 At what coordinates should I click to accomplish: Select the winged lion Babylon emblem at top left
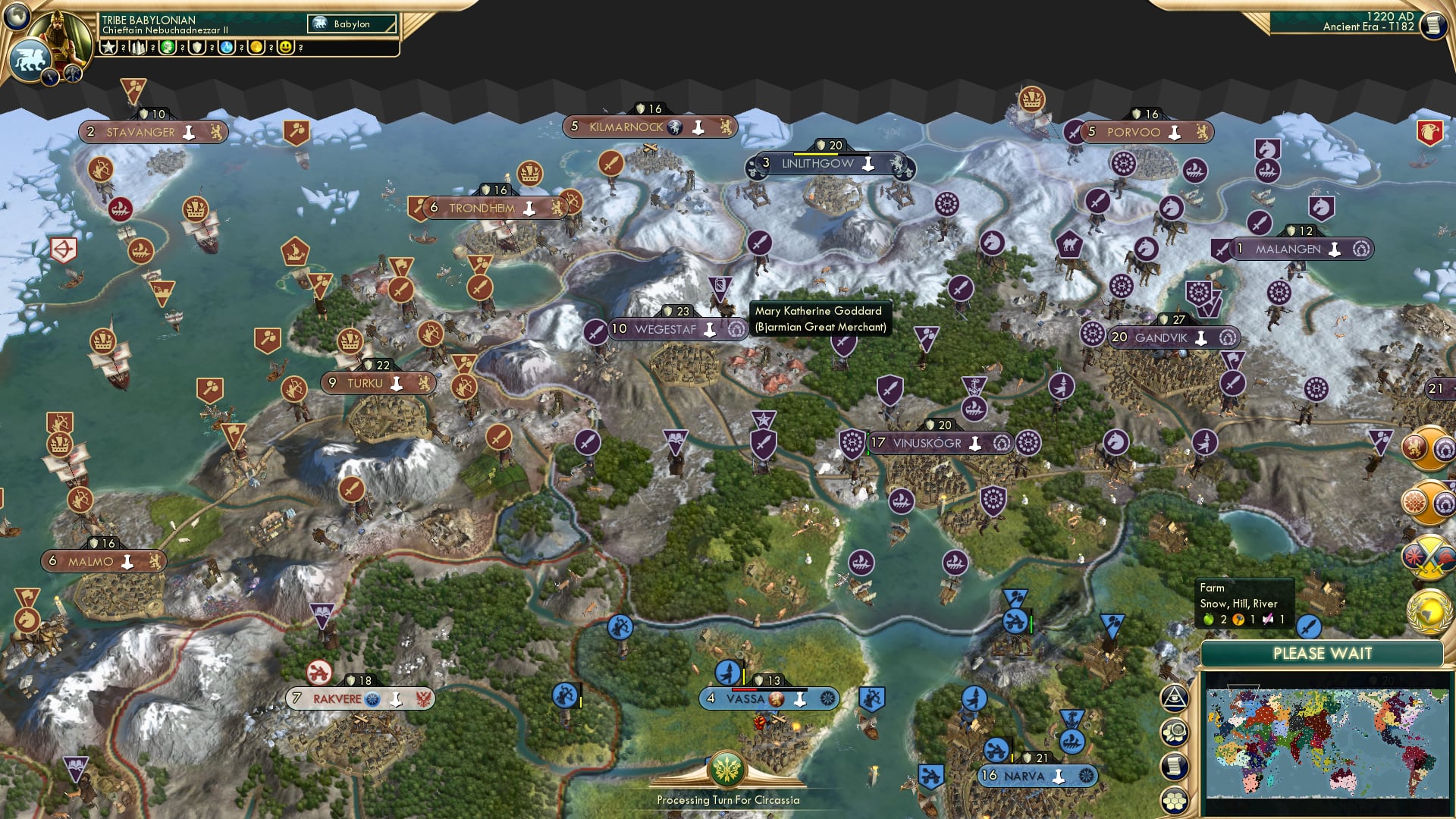tap(30, 60)
